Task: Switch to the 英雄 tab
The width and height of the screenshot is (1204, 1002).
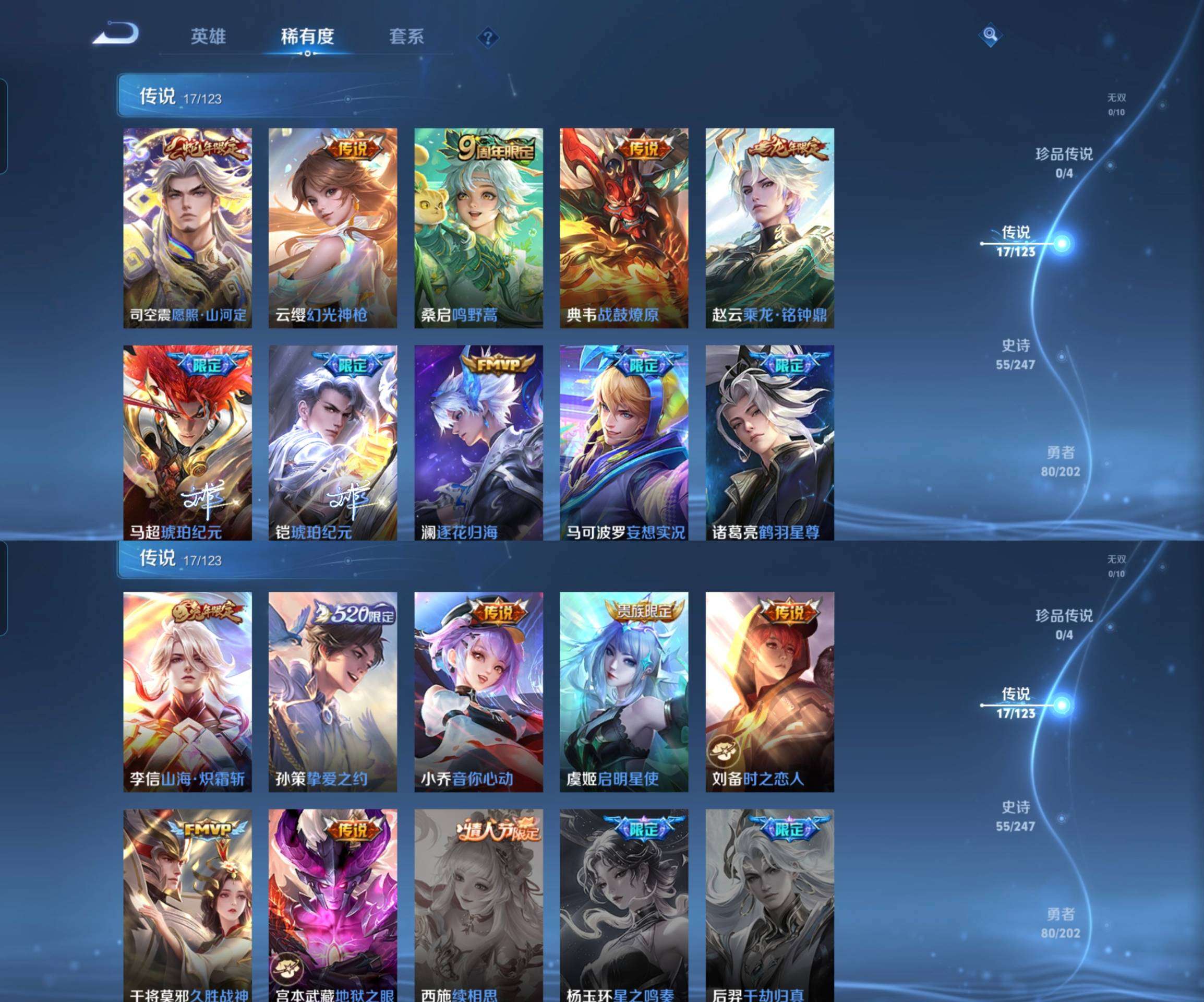Action: click(x=209, y=36)
